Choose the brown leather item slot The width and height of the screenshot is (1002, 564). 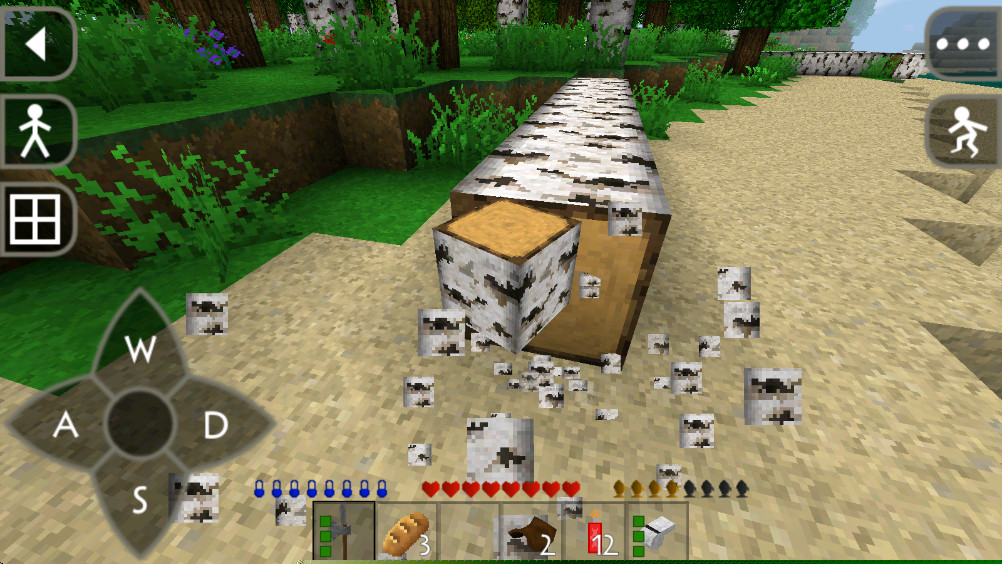[x=530, y=531]
